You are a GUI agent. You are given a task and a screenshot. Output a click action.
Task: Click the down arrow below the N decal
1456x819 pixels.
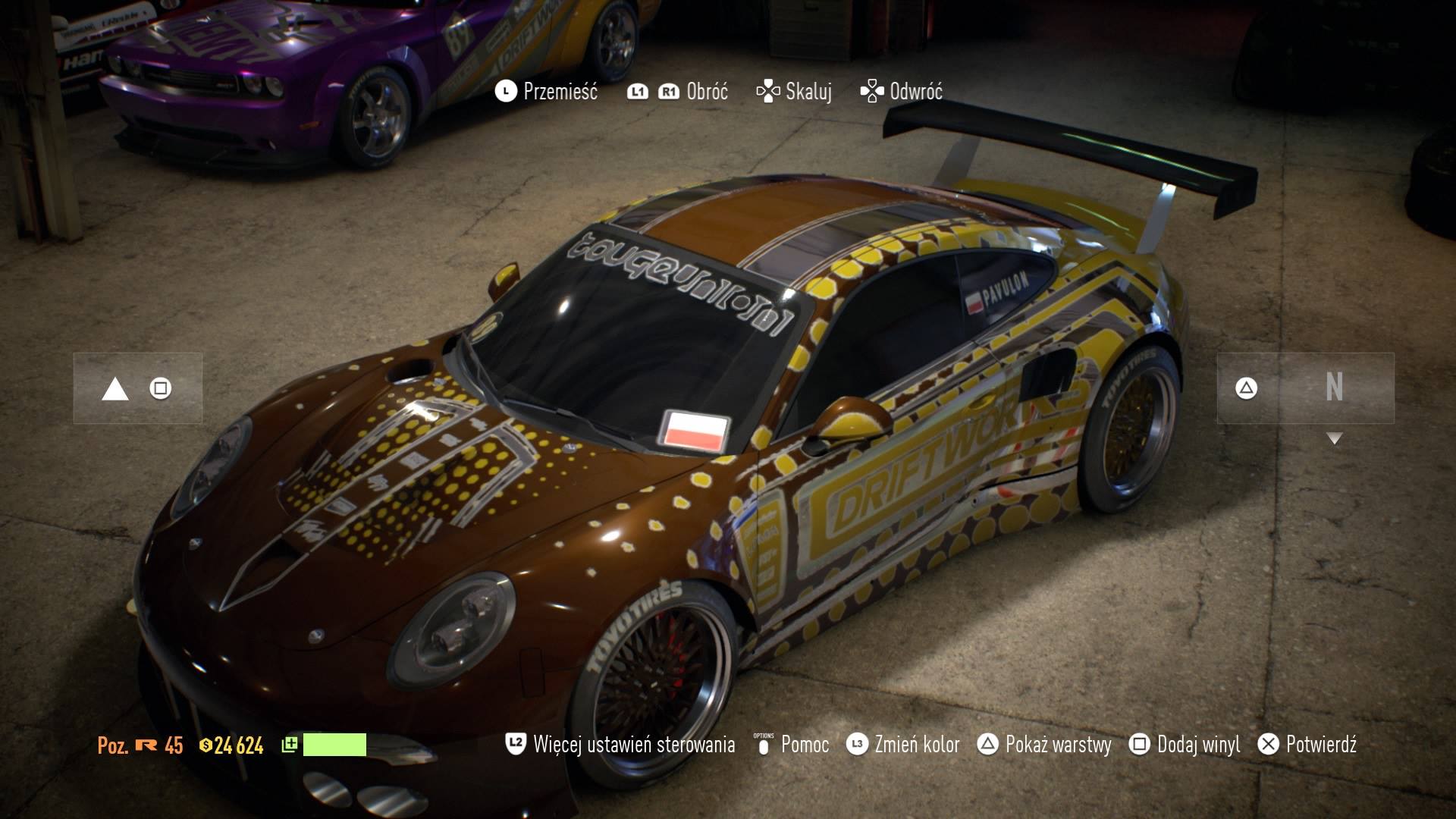tap(1335, 438)
